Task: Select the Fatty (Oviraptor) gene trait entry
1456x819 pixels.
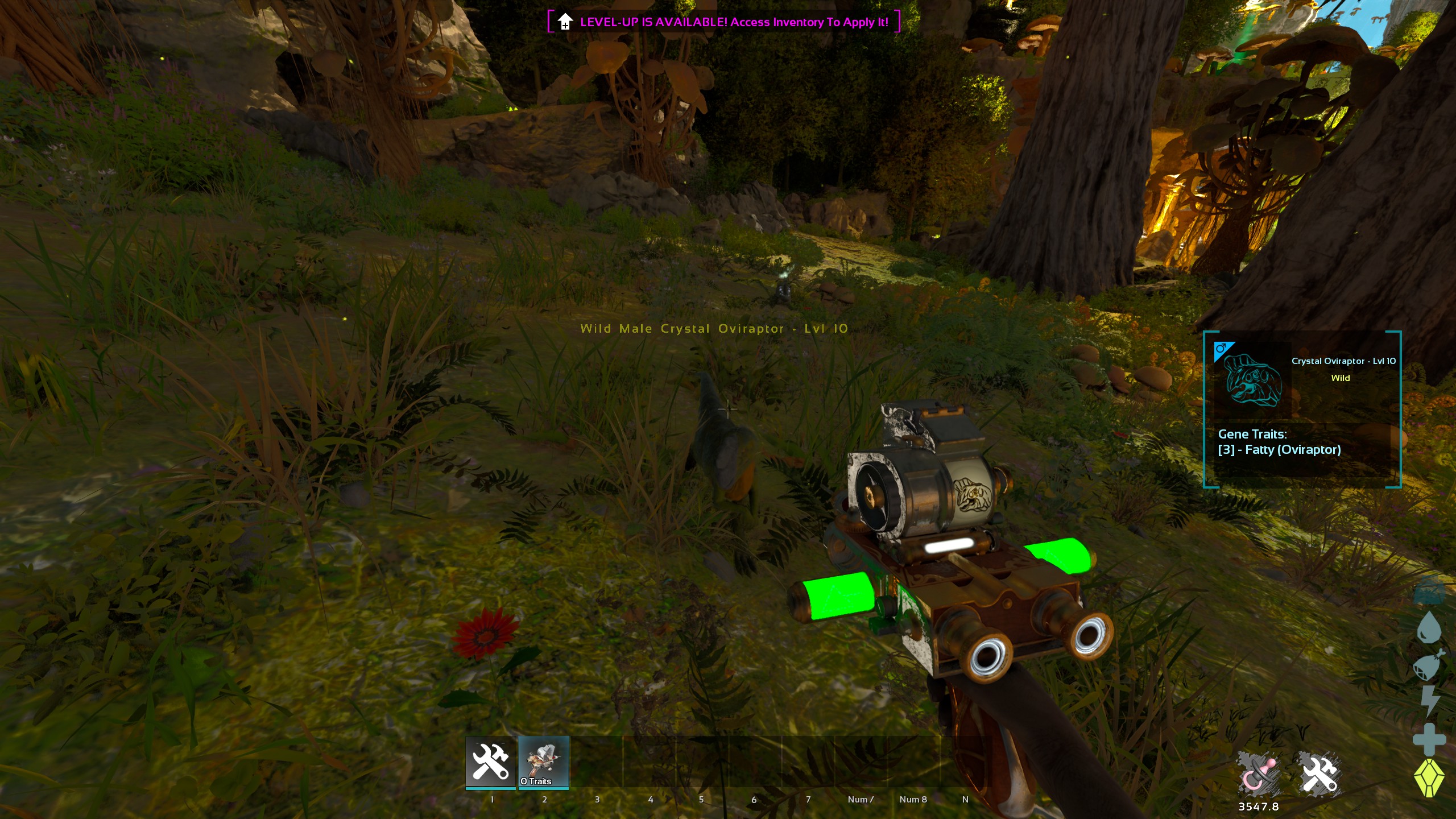Action: coord(1279,450)
